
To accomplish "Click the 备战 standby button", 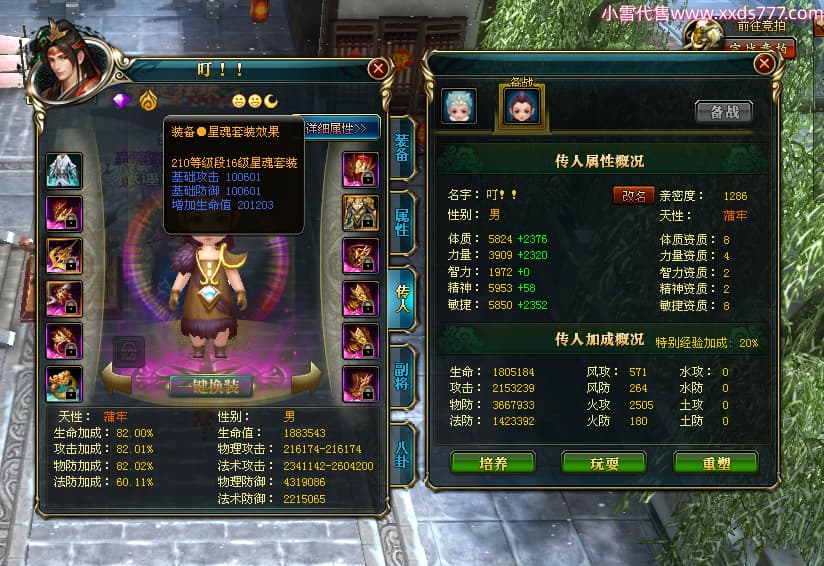I will coord(724,112).
